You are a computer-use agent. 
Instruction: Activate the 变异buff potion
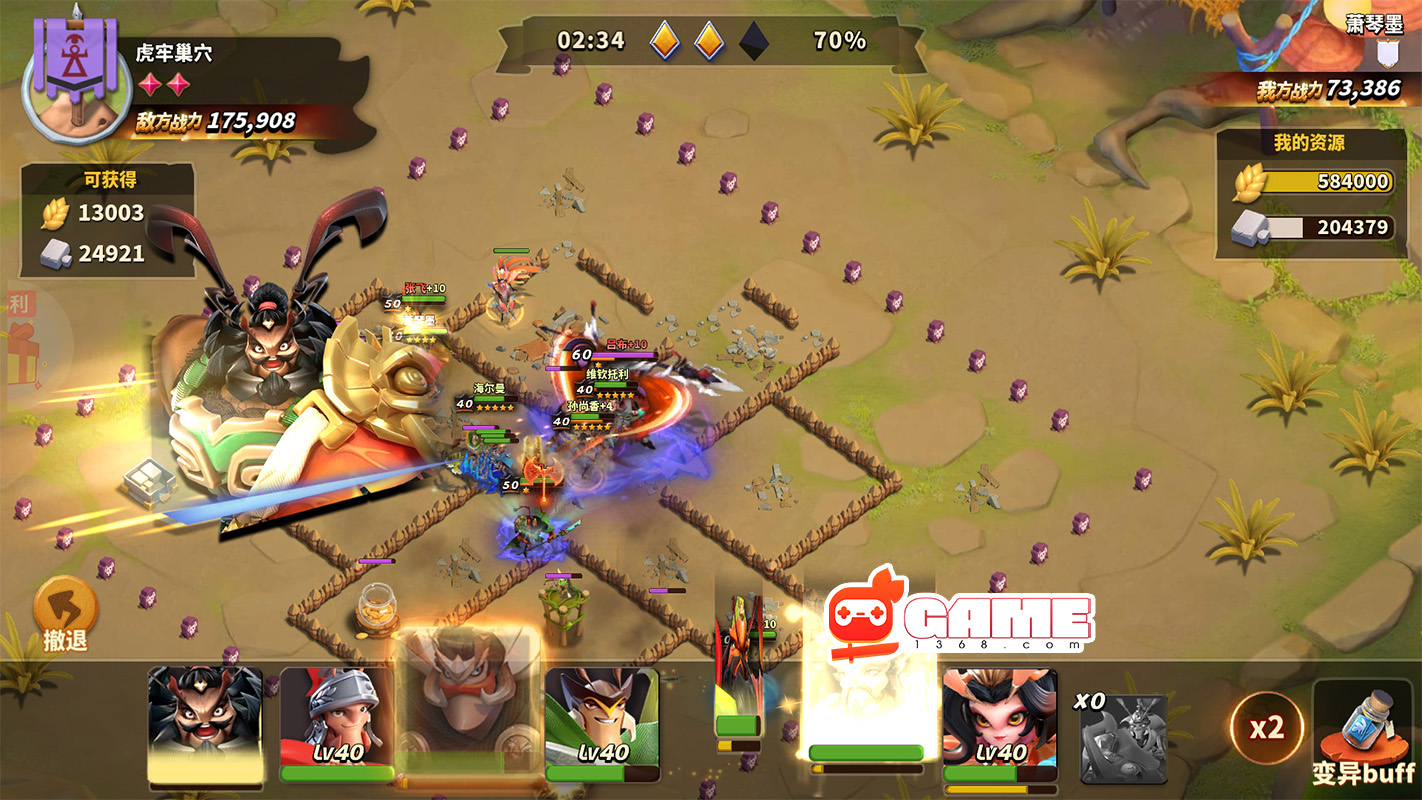pos(1364,732)
